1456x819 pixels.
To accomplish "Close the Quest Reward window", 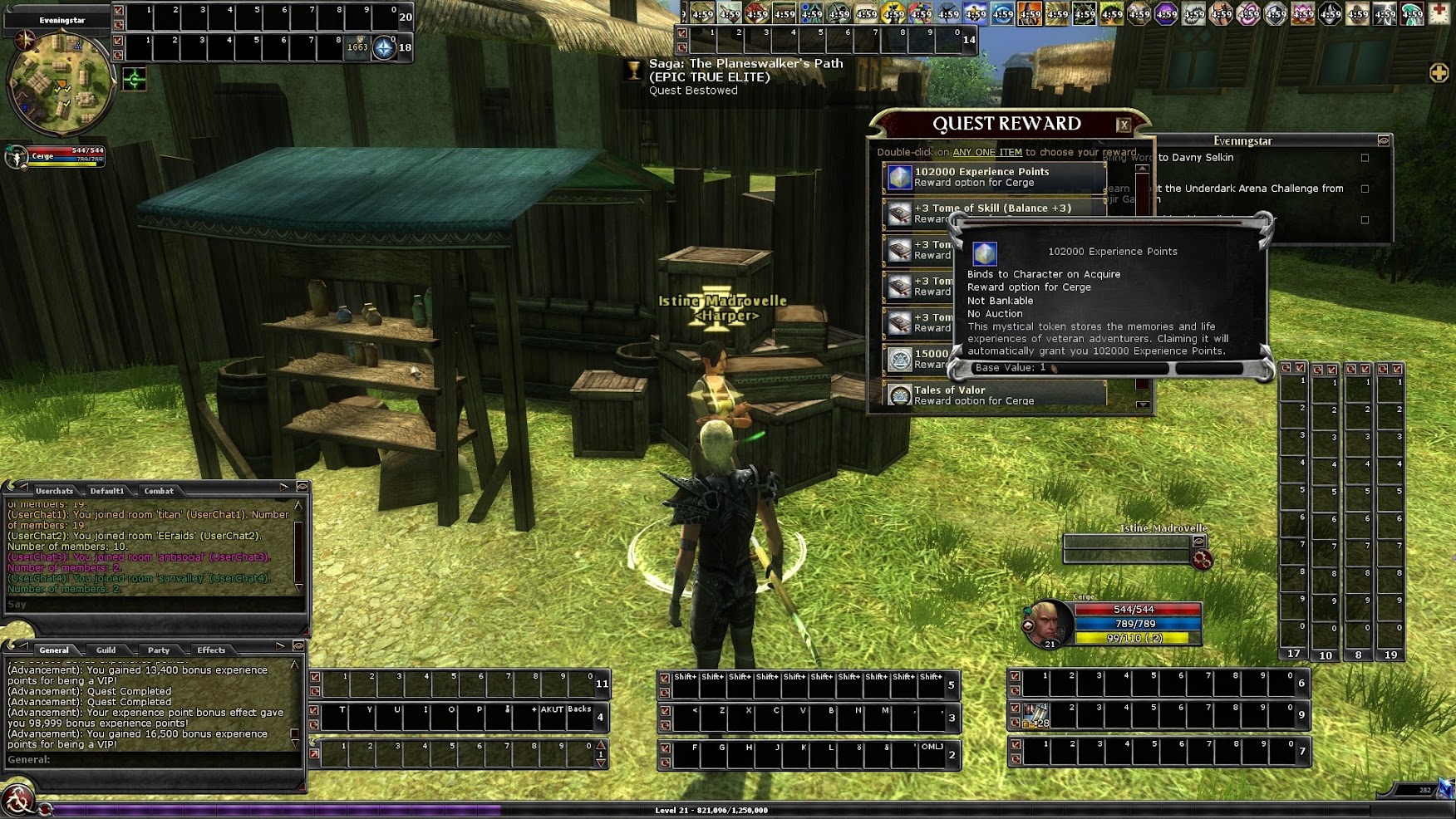I will 1124,125.
